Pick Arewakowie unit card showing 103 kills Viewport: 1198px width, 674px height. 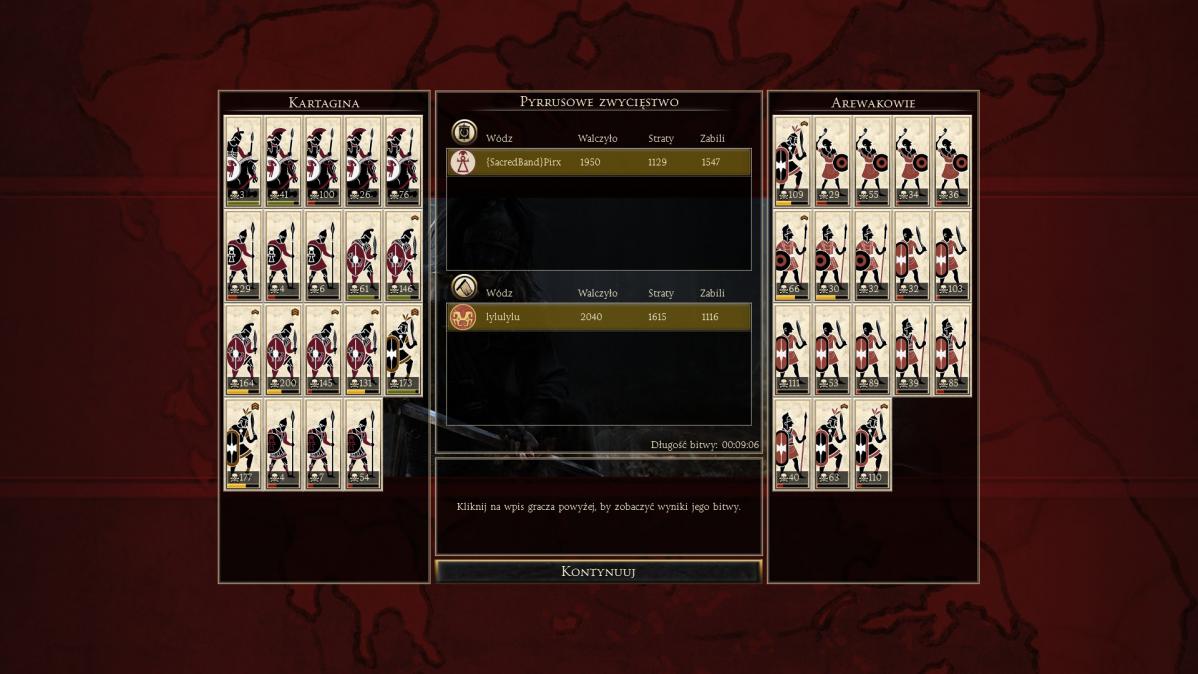(x=952, y=256)
